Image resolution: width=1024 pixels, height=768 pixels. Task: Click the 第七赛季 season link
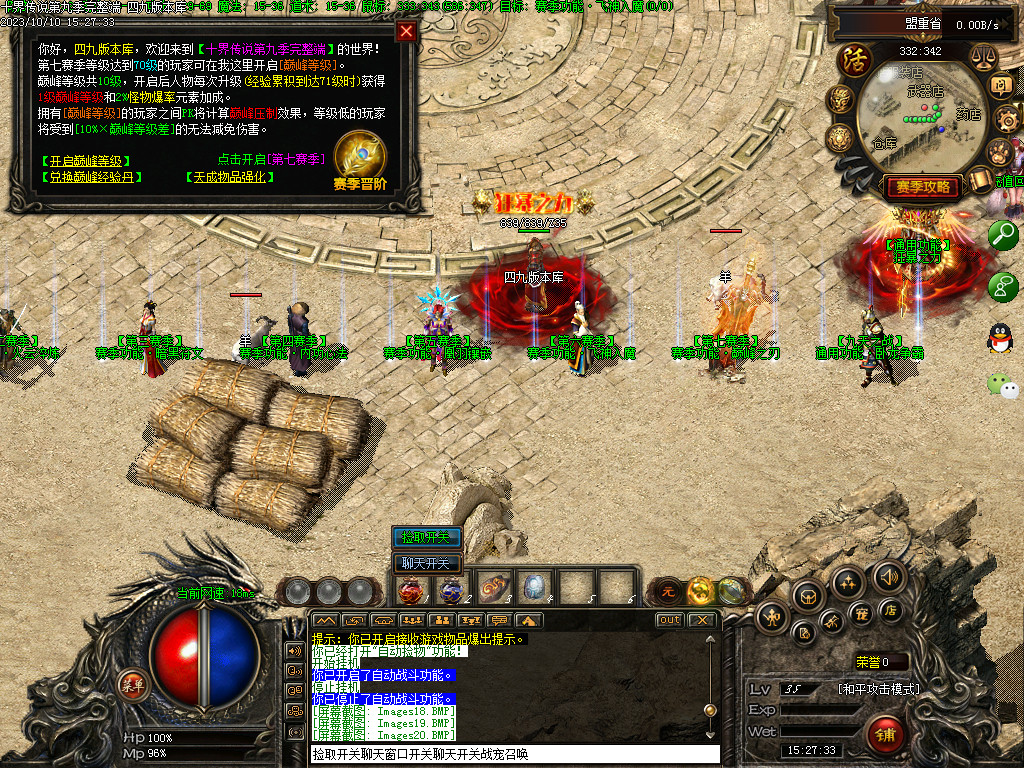click(x=297, y=159)
